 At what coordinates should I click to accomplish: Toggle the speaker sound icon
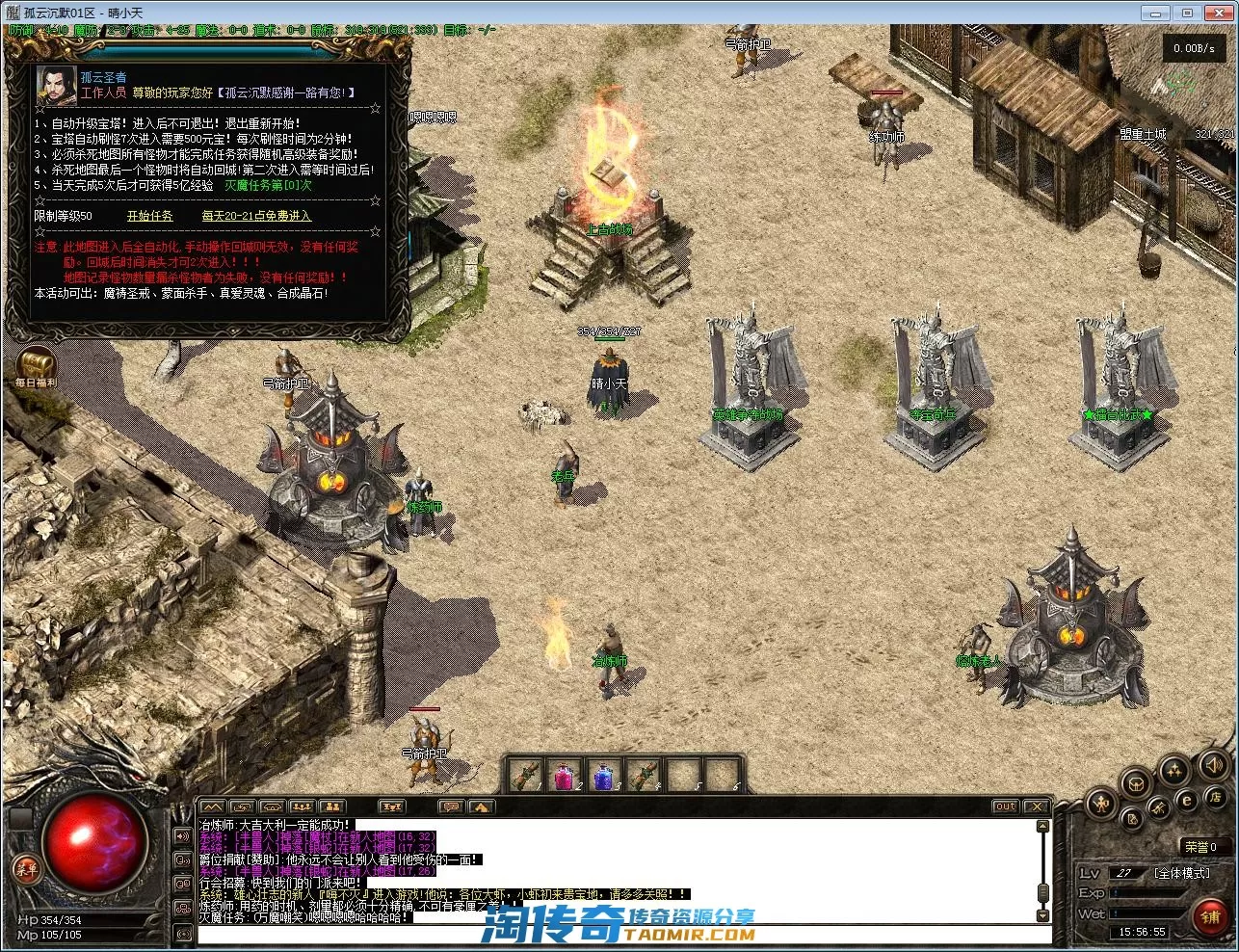1212,765
